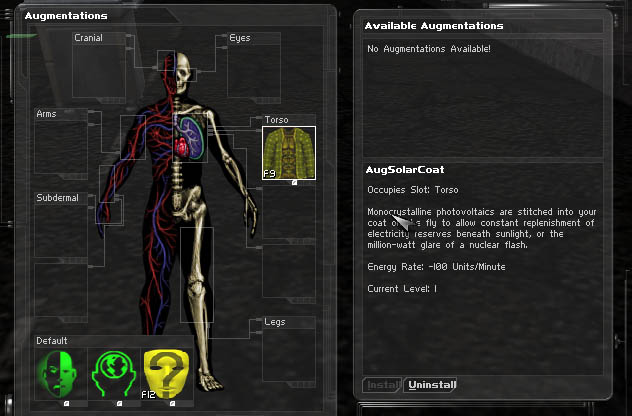Click the greyed-out Install button
Screen dimensions: 632x416
pos(382,385)
